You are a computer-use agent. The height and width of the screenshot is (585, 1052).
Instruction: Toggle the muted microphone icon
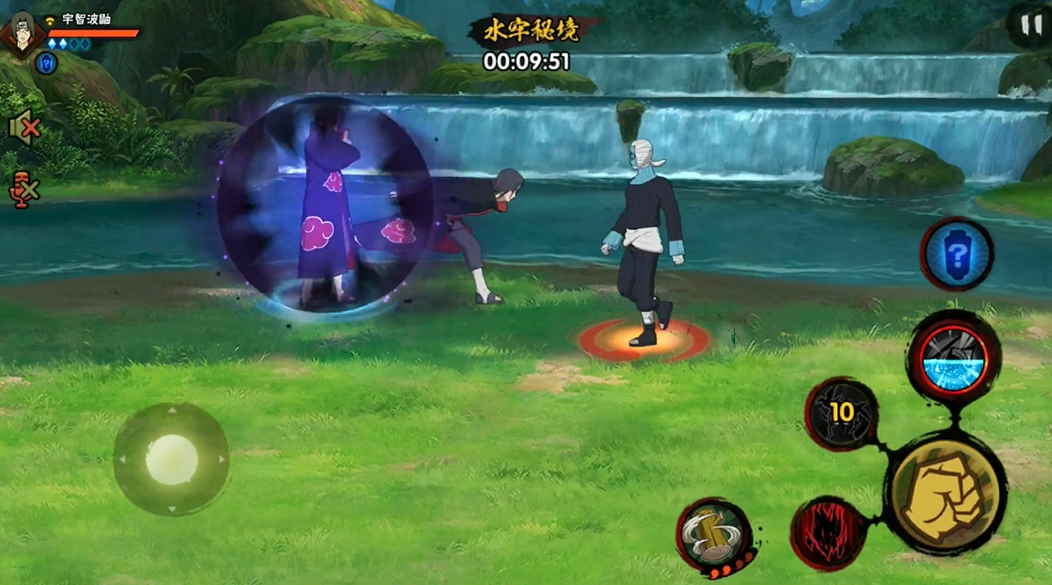[x=22, y=187]
